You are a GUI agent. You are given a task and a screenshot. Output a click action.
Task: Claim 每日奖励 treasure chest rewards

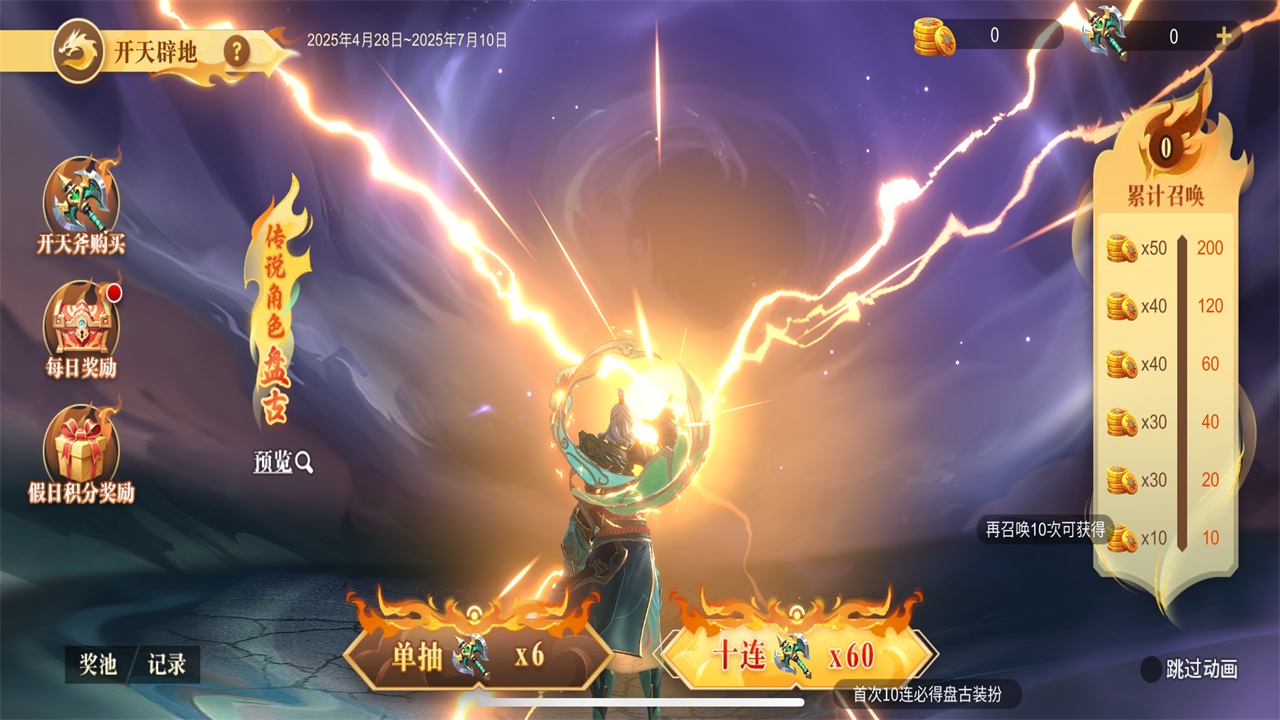(81, 320)
